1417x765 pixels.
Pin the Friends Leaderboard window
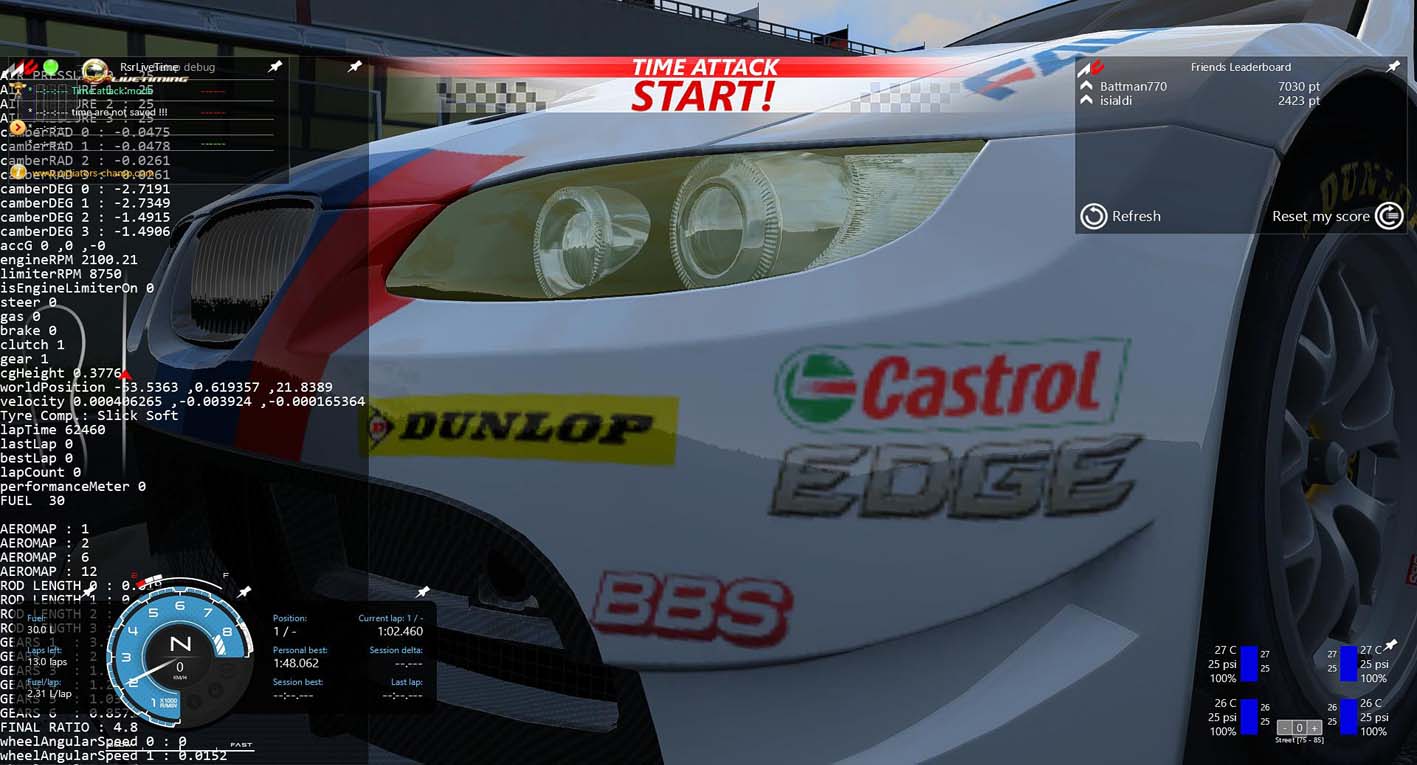click(1393, 67)
